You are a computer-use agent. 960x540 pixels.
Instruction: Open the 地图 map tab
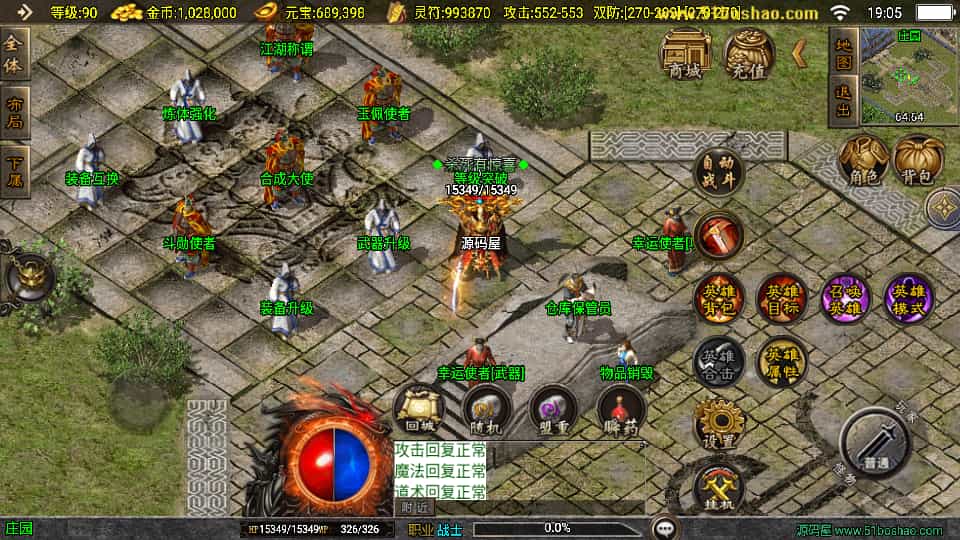point(845,52)
